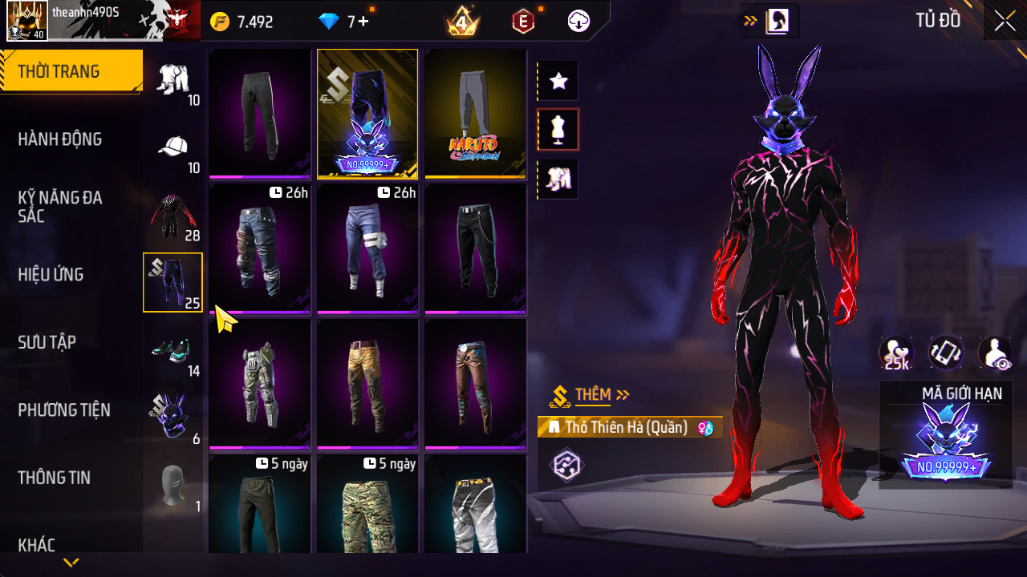Pick the Naruto Shippuden grey pants

475,113
